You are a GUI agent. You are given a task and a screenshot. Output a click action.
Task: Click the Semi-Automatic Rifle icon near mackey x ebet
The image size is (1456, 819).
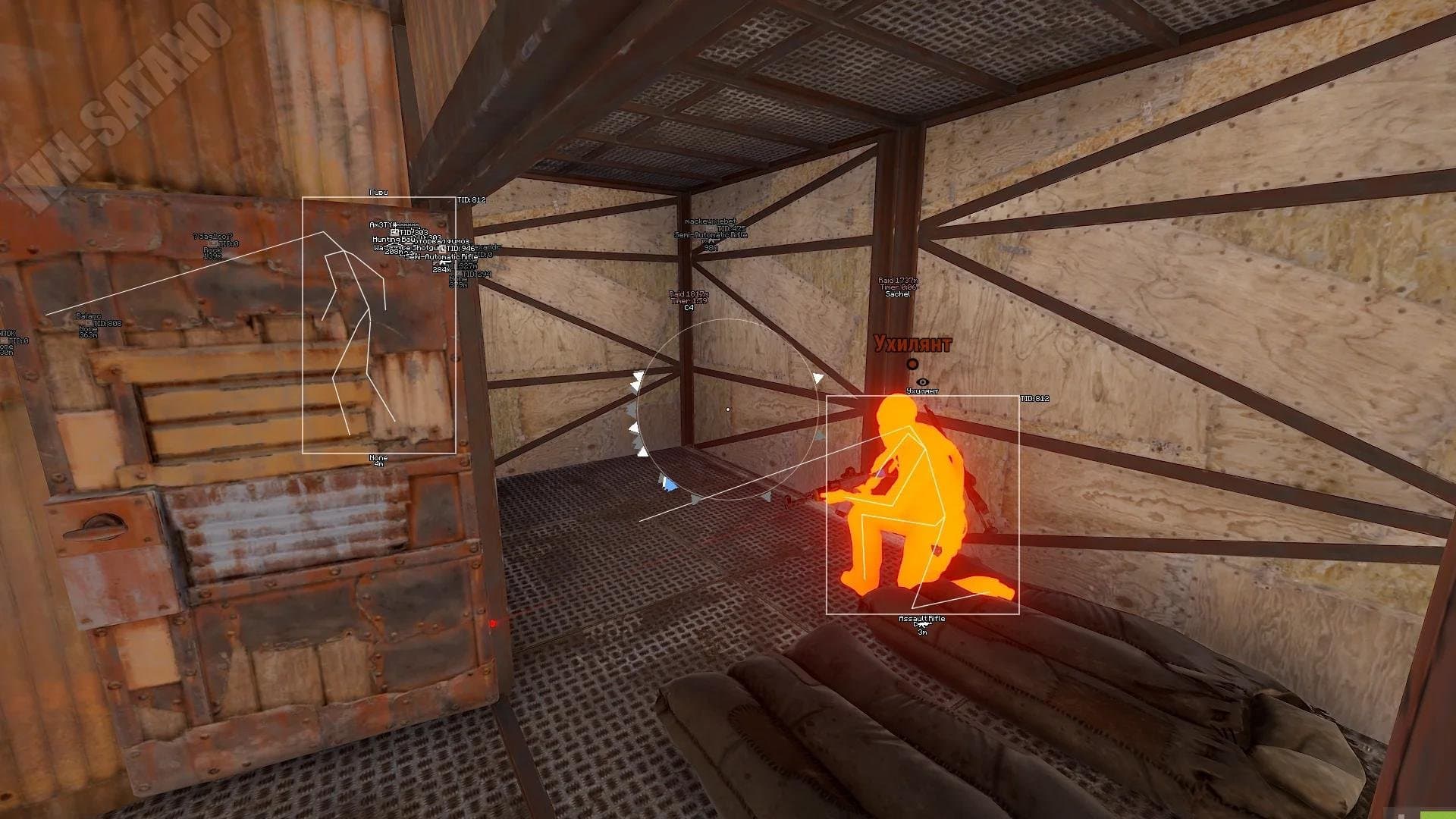[711, 241]
